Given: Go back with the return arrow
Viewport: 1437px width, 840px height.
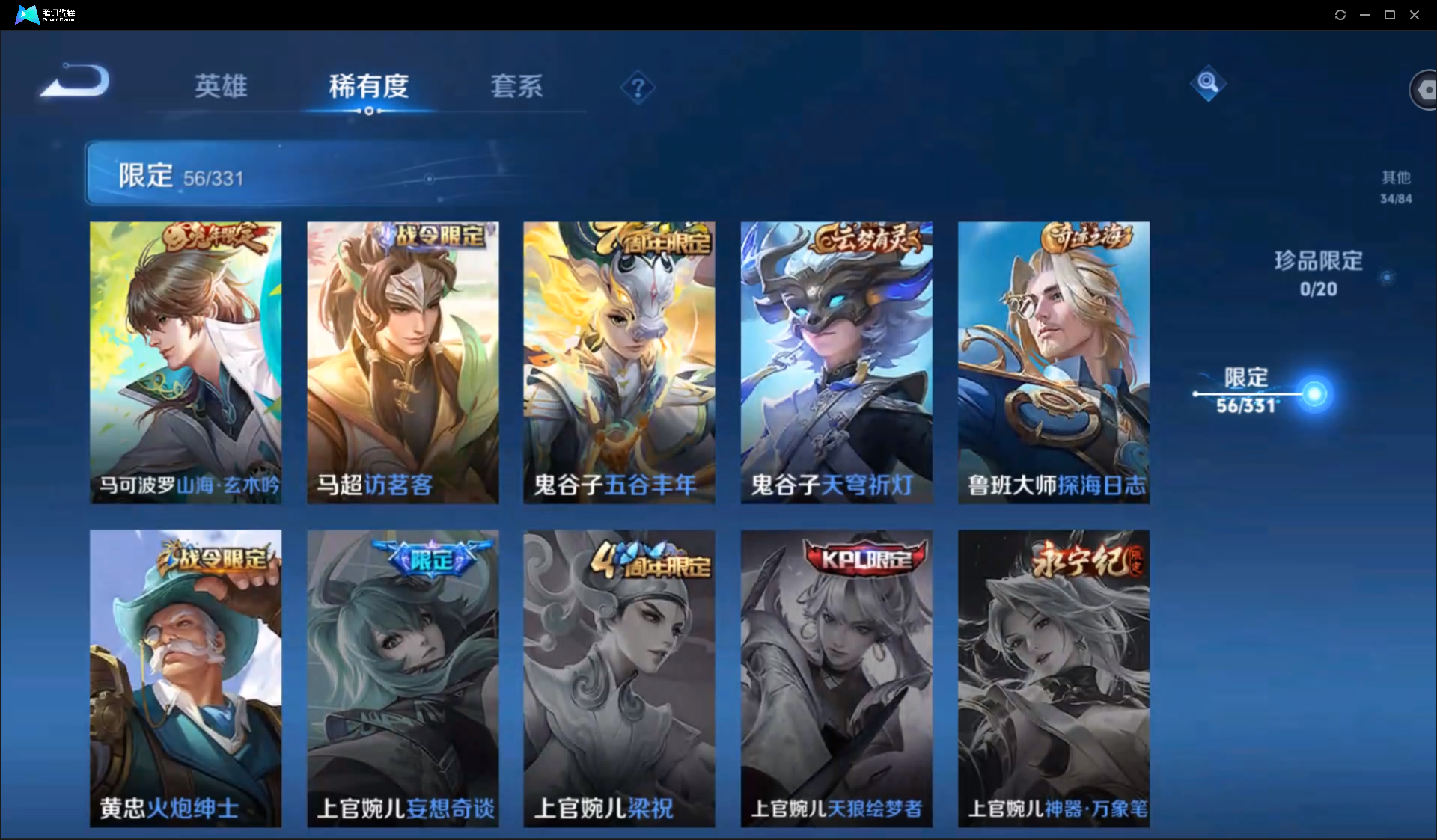Looking at the screenshot, I should (76, 81).
